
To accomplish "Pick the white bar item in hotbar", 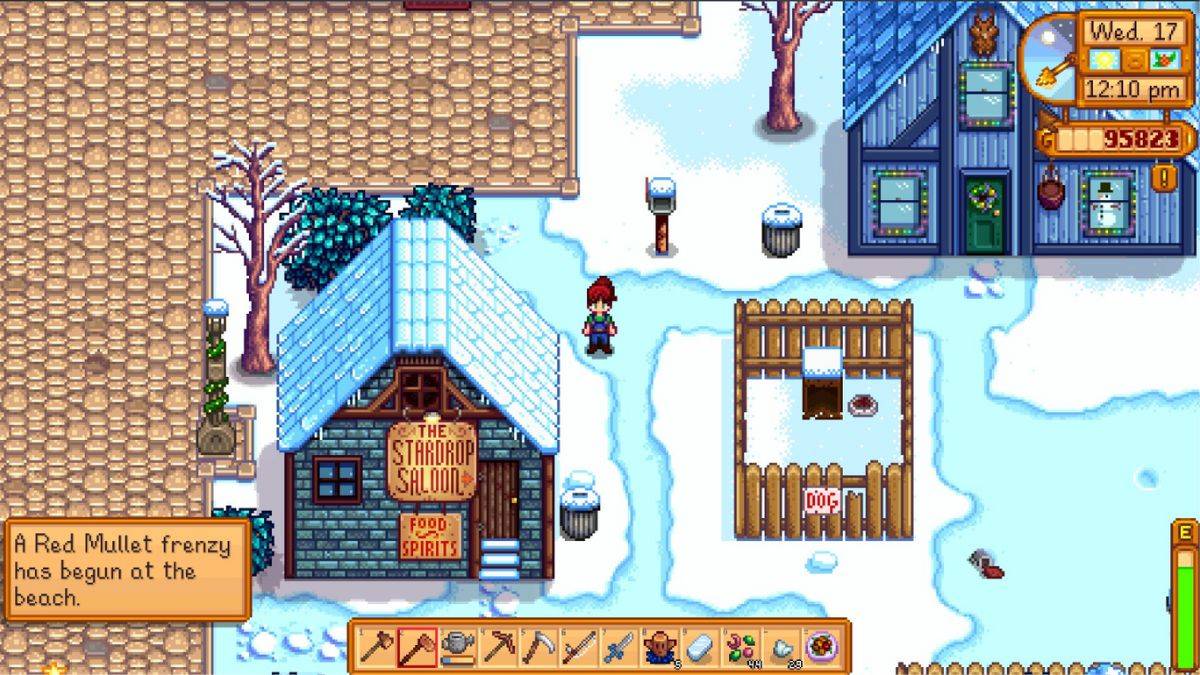I will click(x=700, y=647).
